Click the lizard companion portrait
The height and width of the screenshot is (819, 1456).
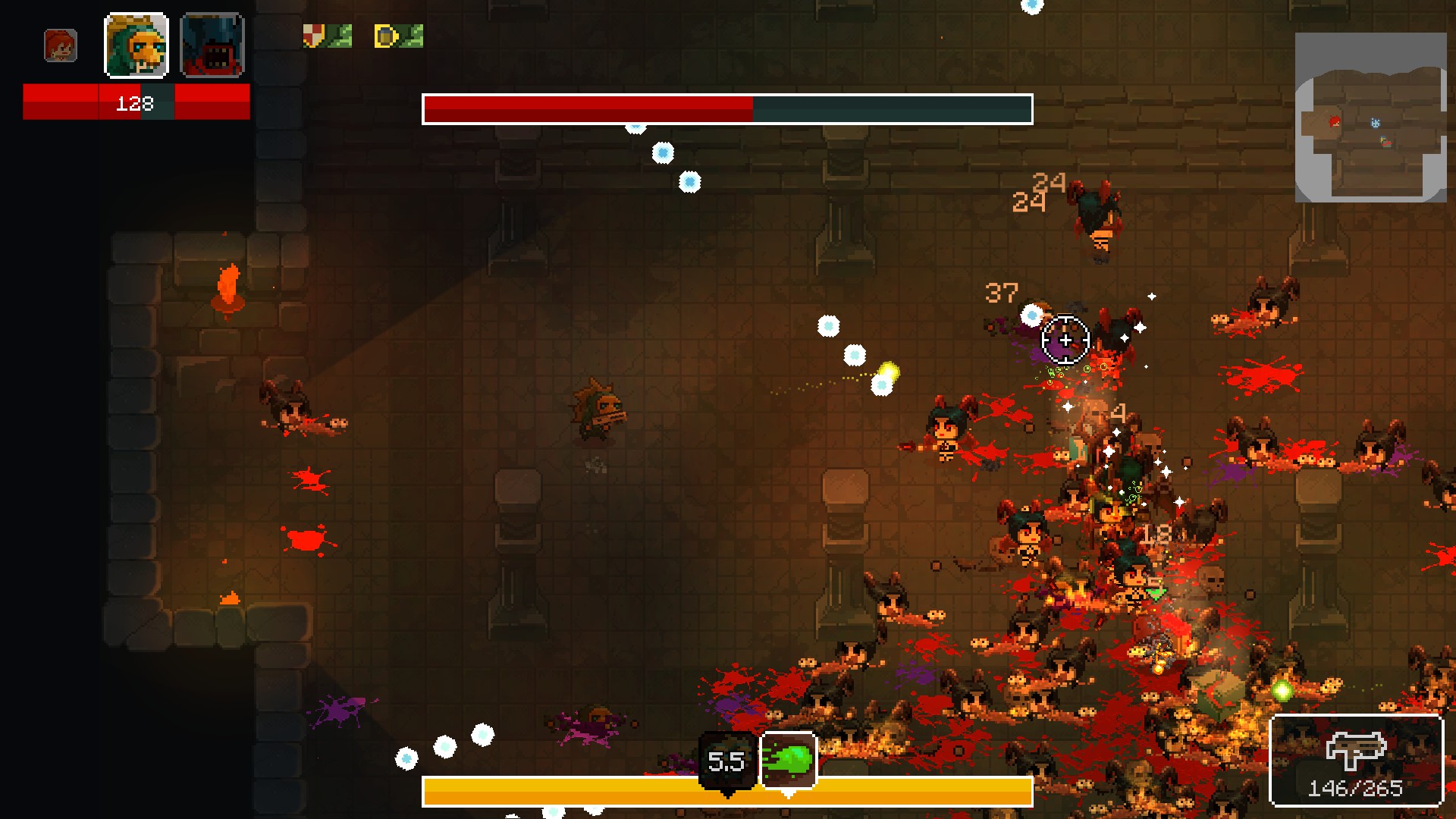[x=136, y=46]
